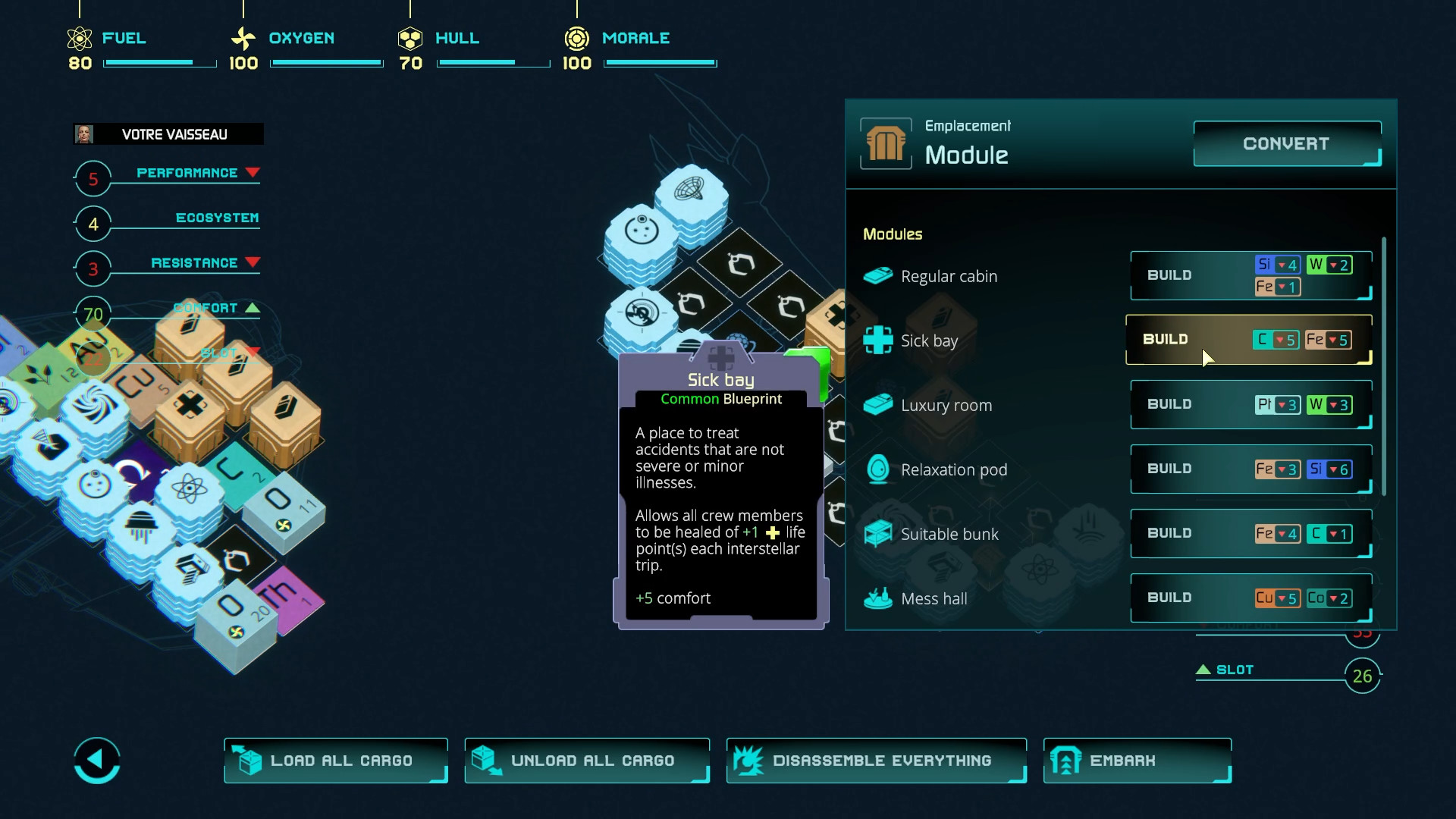Click the Module emplacement doorway icon
The image size is (1456, 819).
click(x=886, y=143)
